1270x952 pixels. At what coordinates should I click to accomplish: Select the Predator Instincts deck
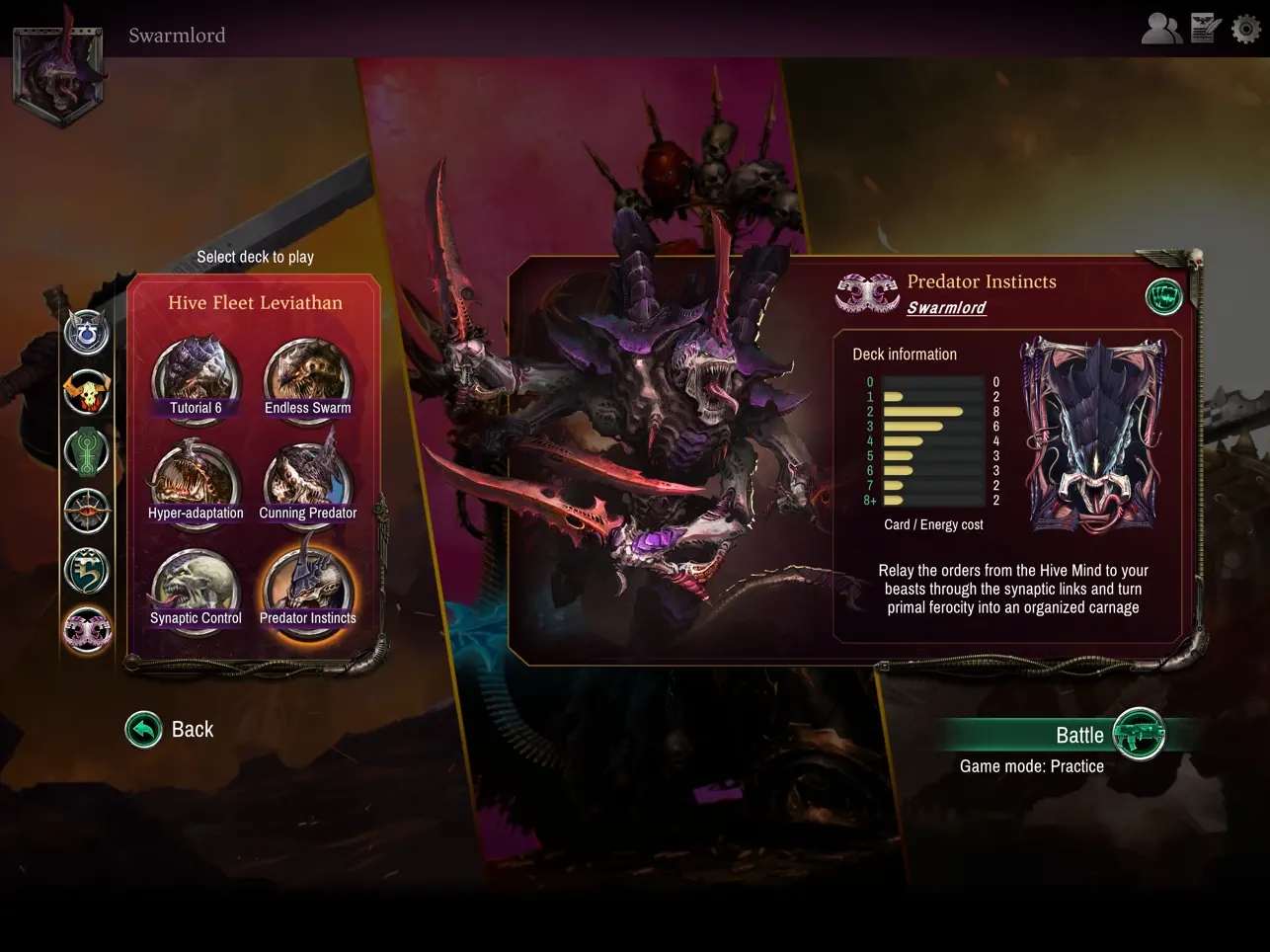[x=307, y=590]
